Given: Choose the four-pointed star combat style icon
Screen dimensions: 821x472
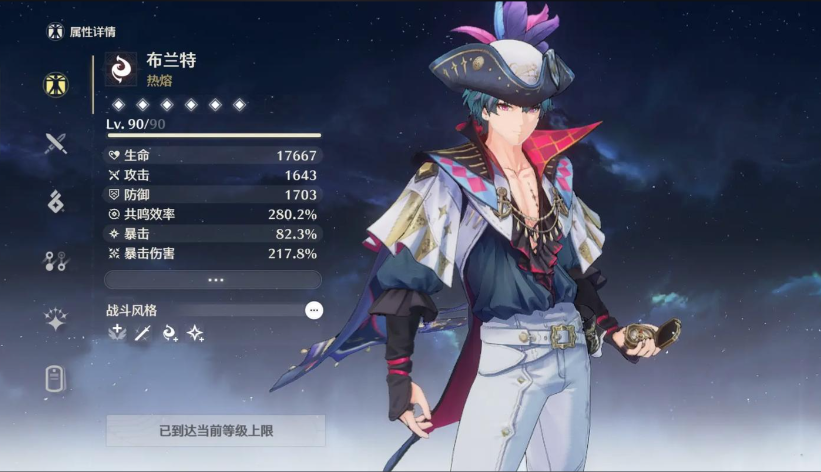Looking at the screenshot, I should click(x=195, y=333).
